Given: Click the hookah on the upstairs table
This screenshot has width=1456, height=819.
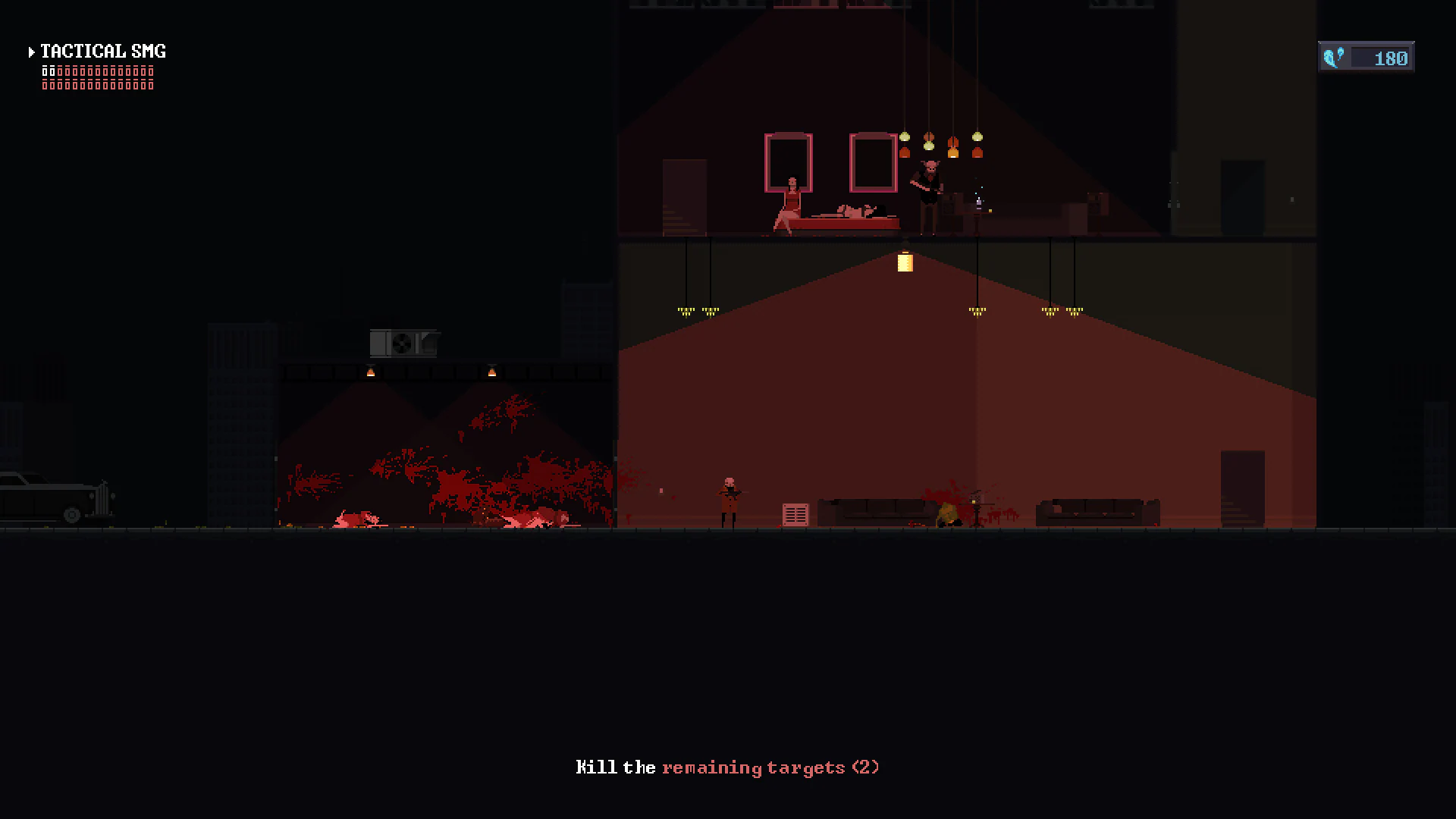Looking at the screenshot, I should [978, 205].
